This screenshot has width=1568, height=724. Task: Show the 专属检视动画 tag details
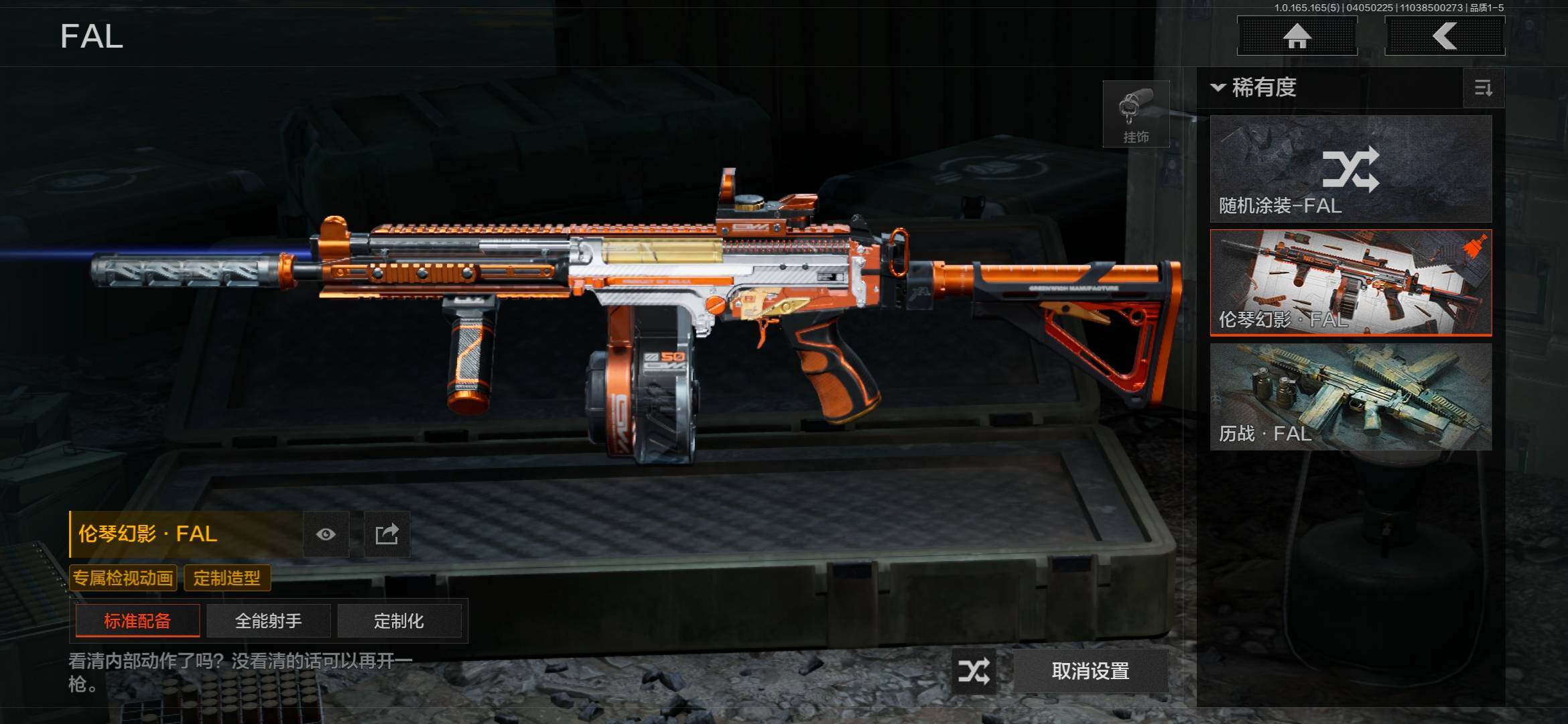(123, 578)
